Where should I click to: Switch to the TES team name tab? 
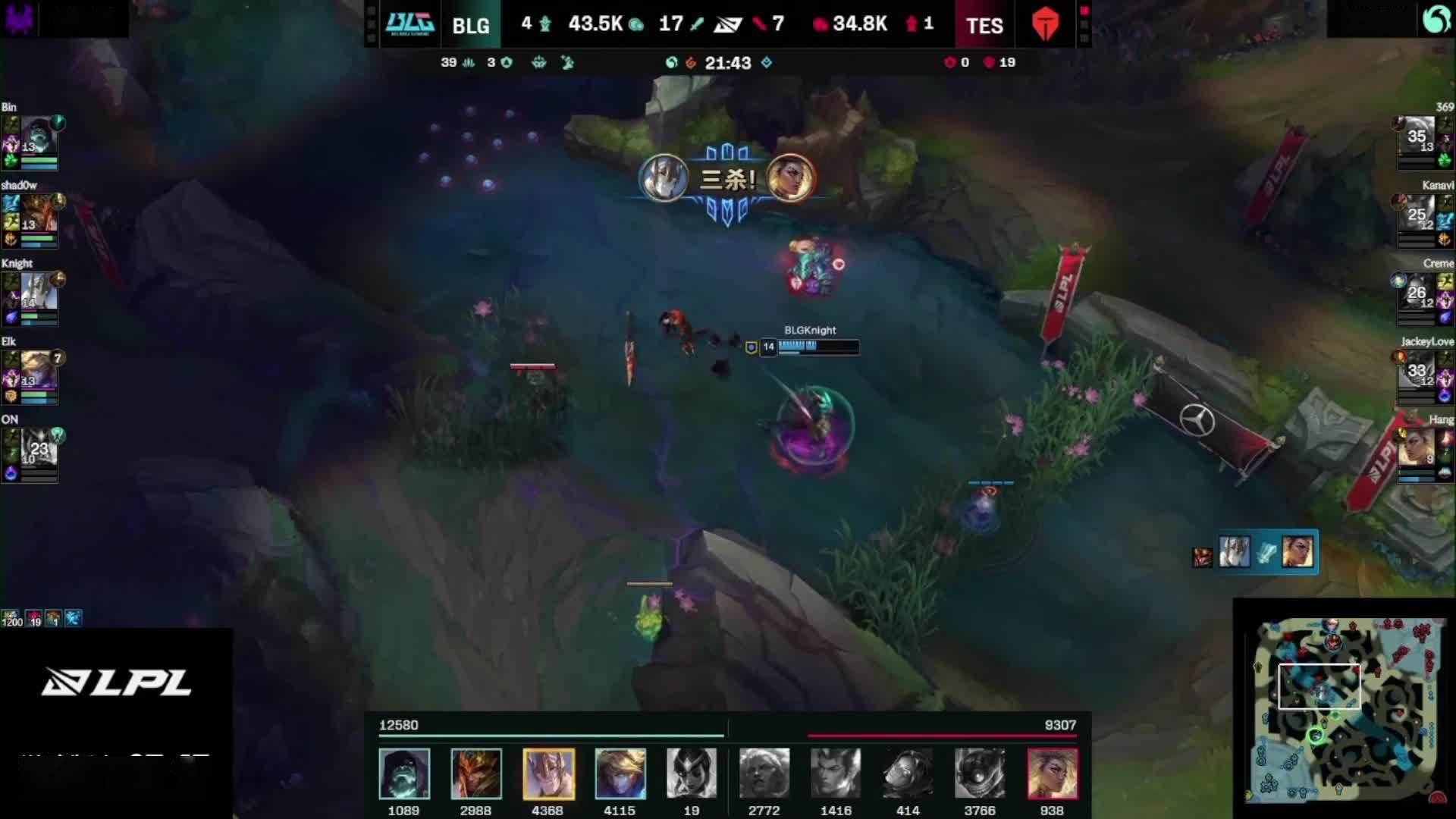(x=984, y=24)
